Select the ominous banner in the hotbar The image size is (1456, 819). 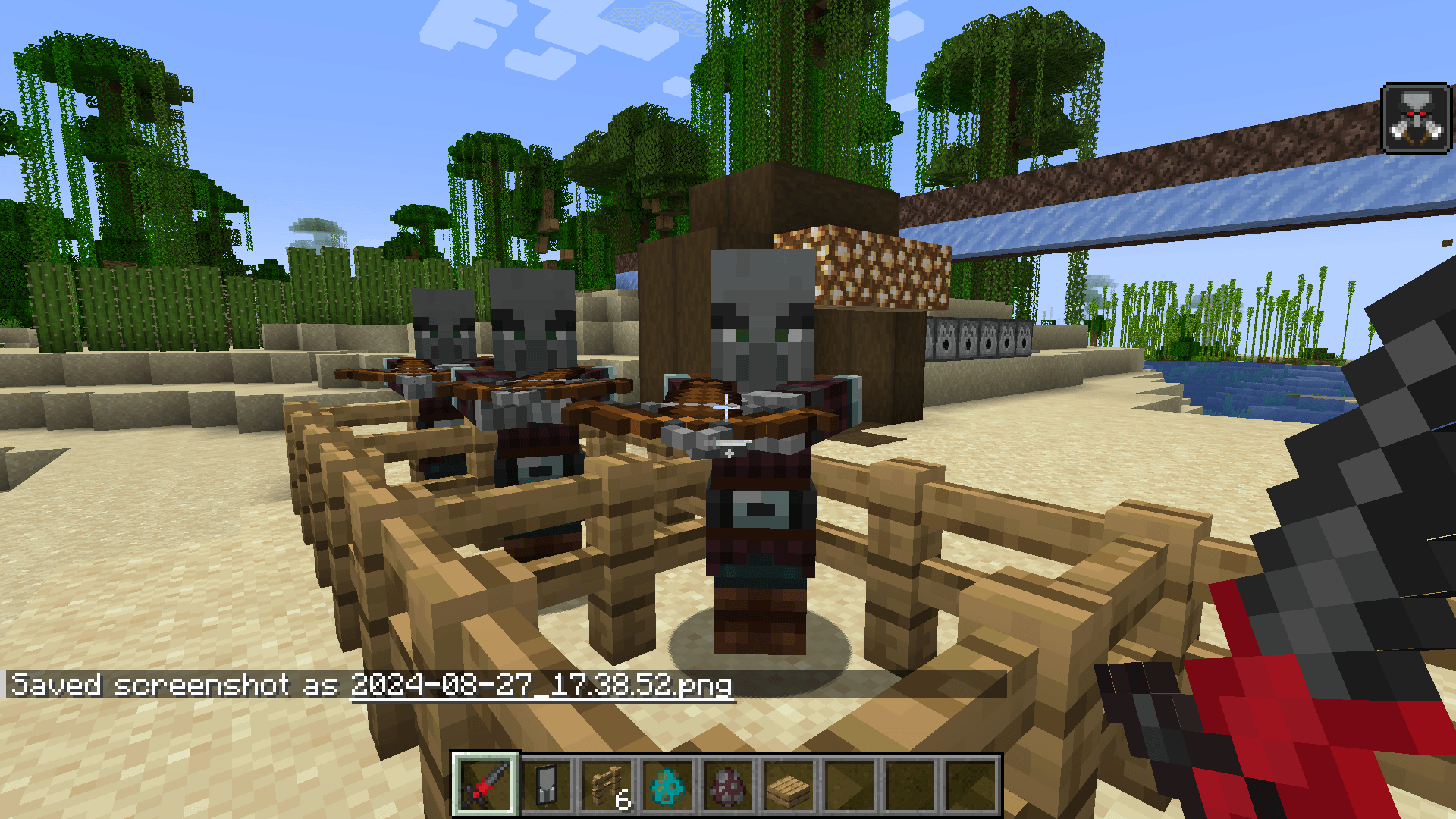(545, 785)
